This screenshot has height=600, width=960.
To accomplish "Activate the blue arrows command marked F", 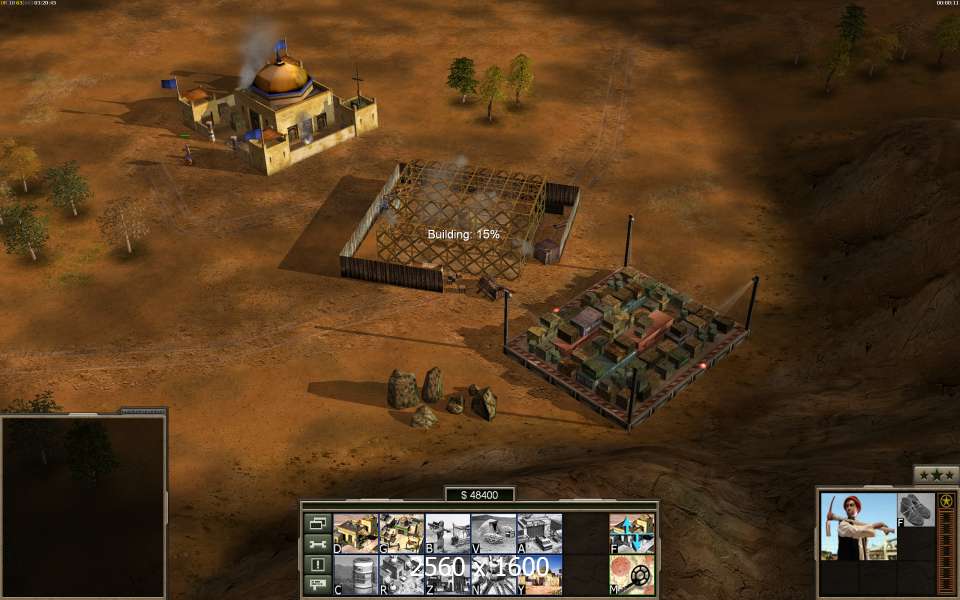I will click(632, 533).
